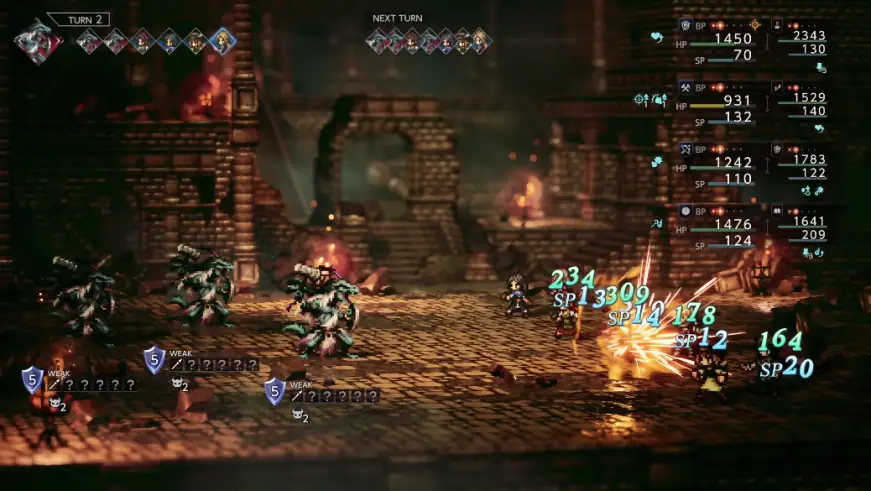The height and width of the screenshot is (491, 871).
Task: Select the blonde character portrait under Next Turn
Action: tap(481, 41)
